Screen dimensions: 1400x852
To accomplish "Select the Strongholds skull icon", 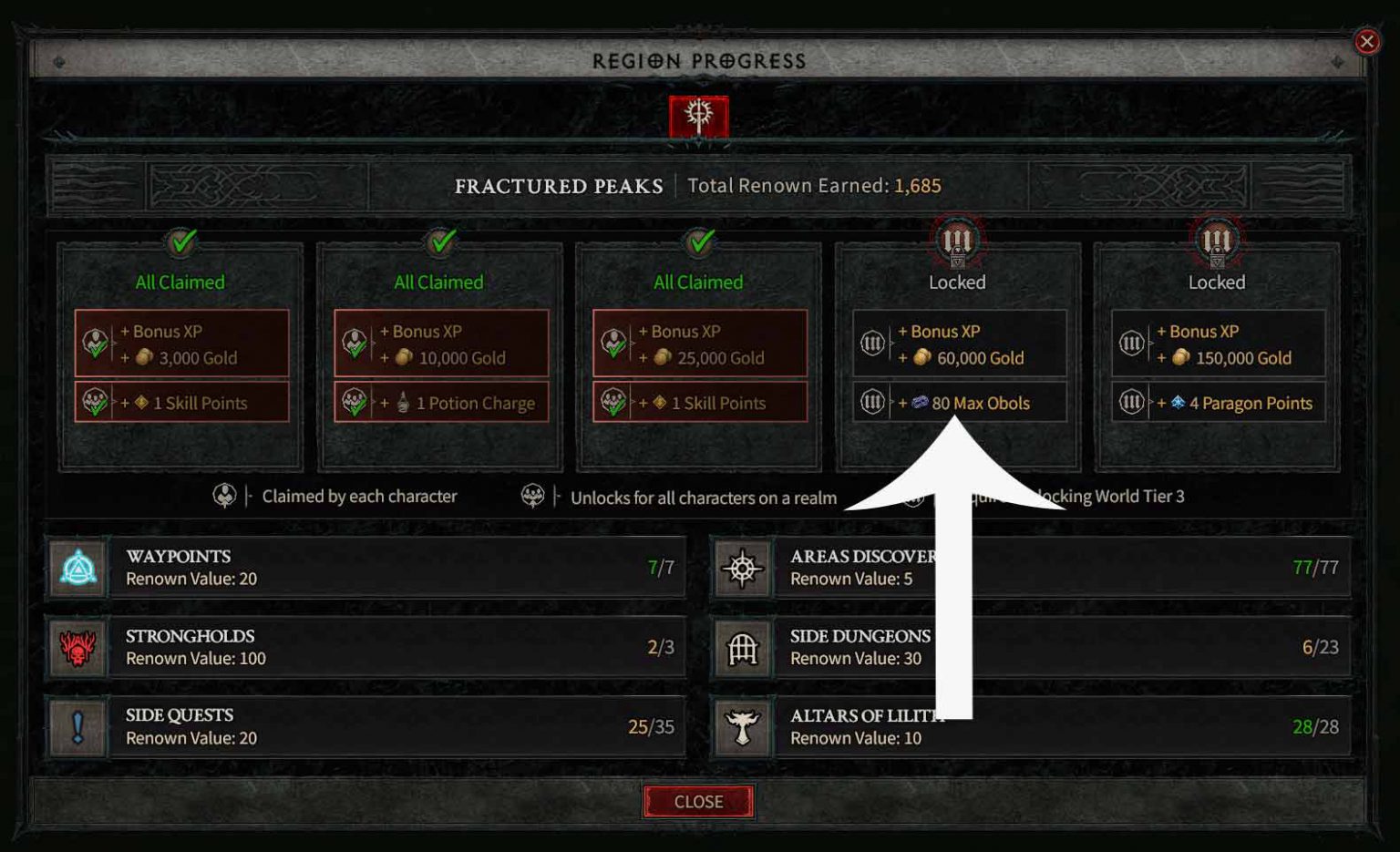I will tap(77, 647).
